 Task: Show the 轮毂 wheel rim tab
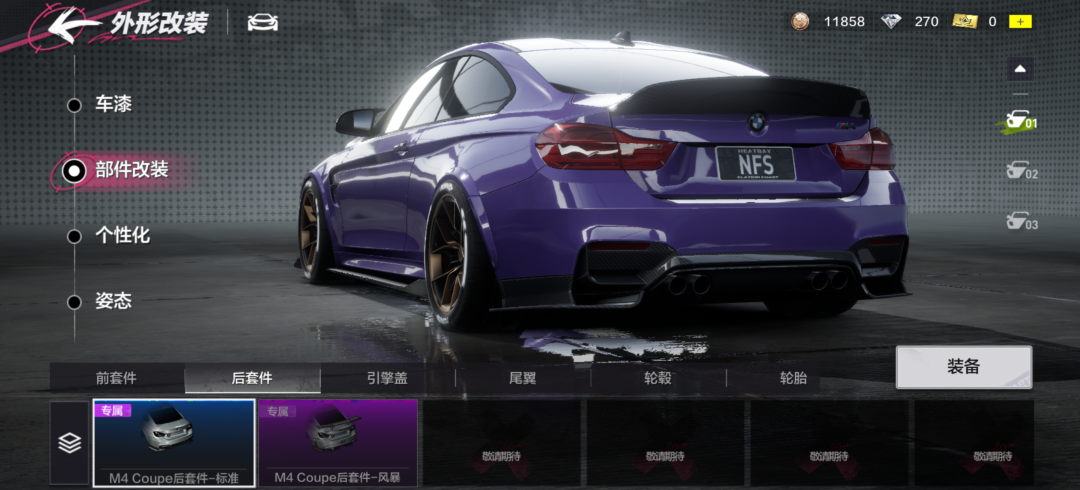(658, 379)
